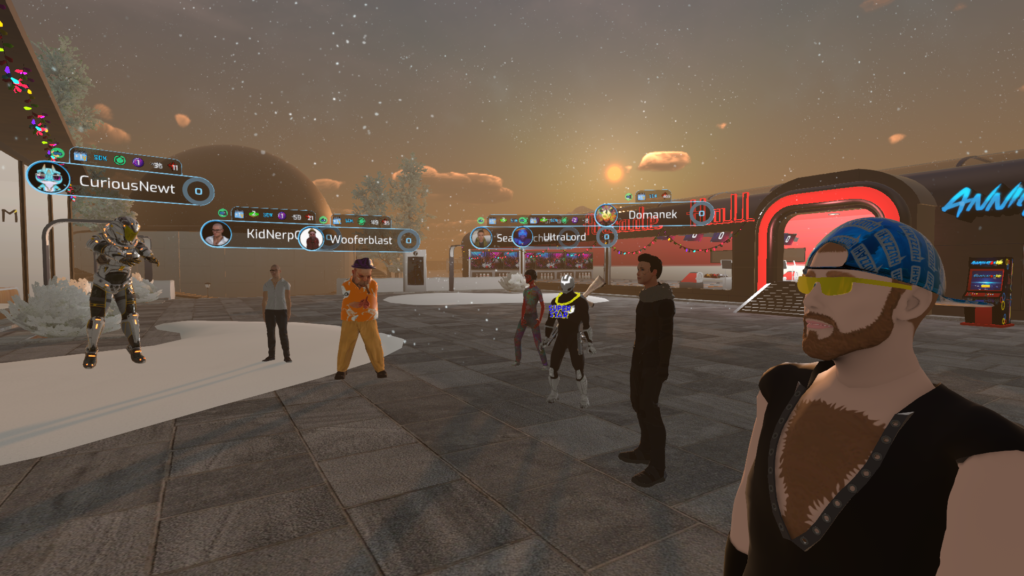Select the UltraLord player nameplate
This screenshot has width=1024, height=576.
click(563, 237)
